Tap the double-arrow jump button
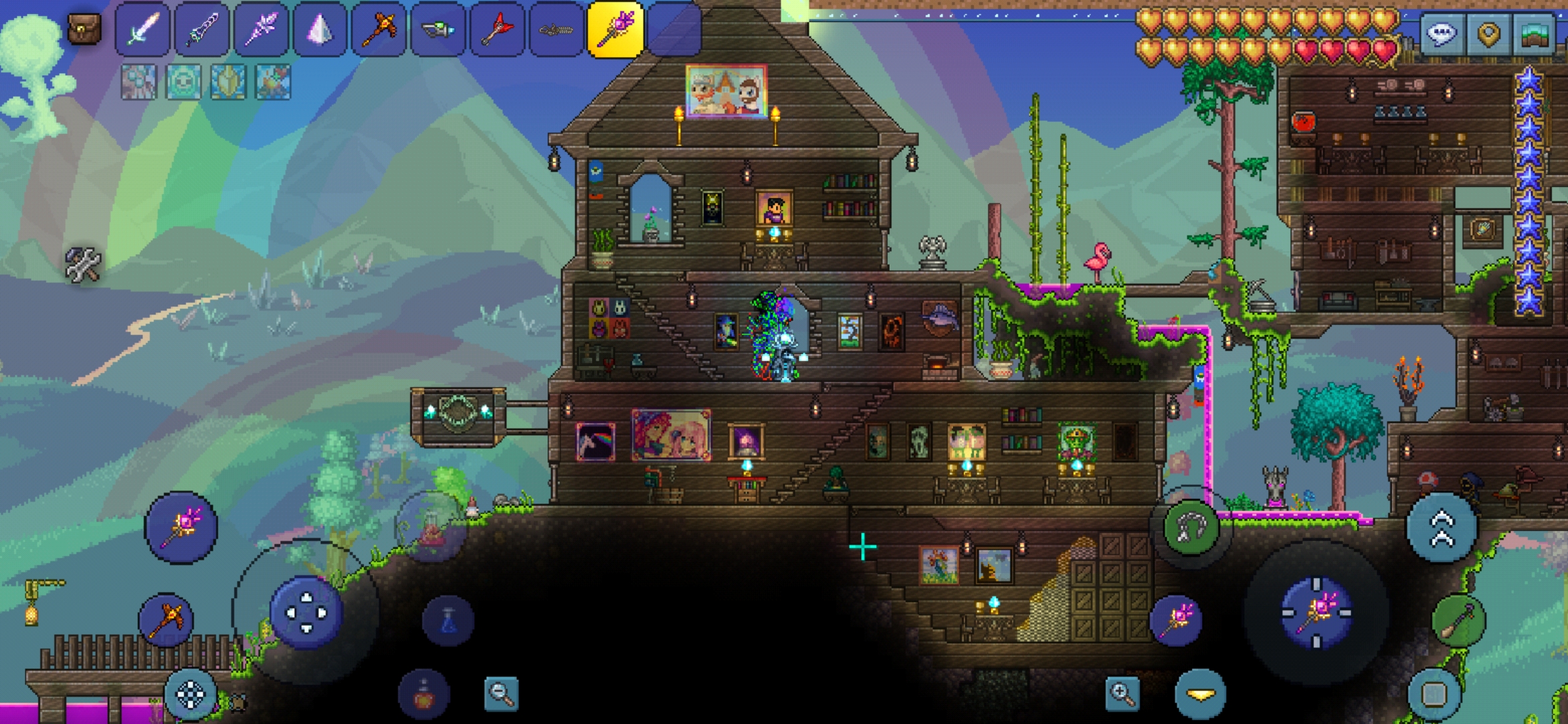The width and height of the screenshot is (1568, 724). click(1442, 529)
